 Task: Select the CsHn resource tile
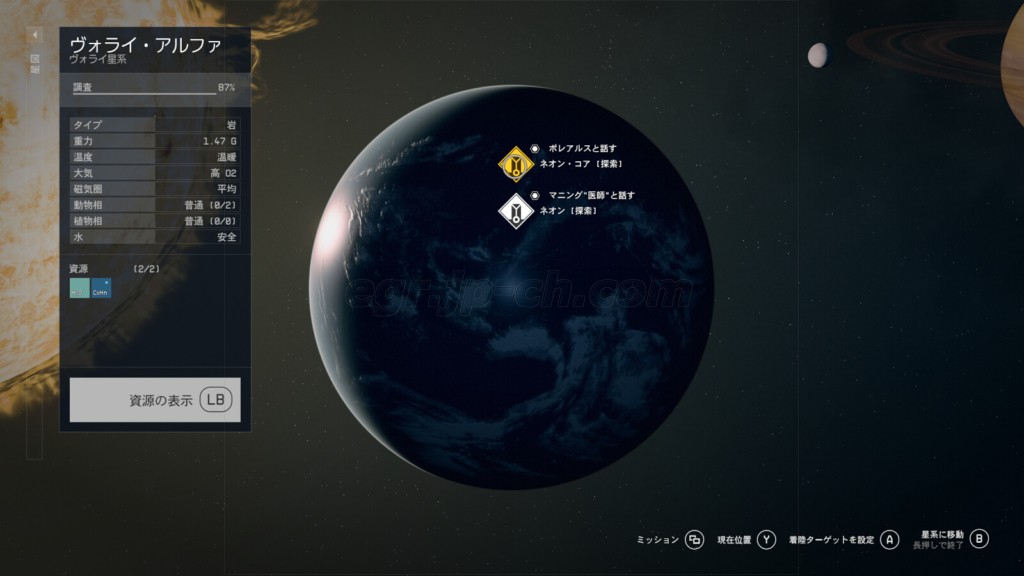click(101, 288)
